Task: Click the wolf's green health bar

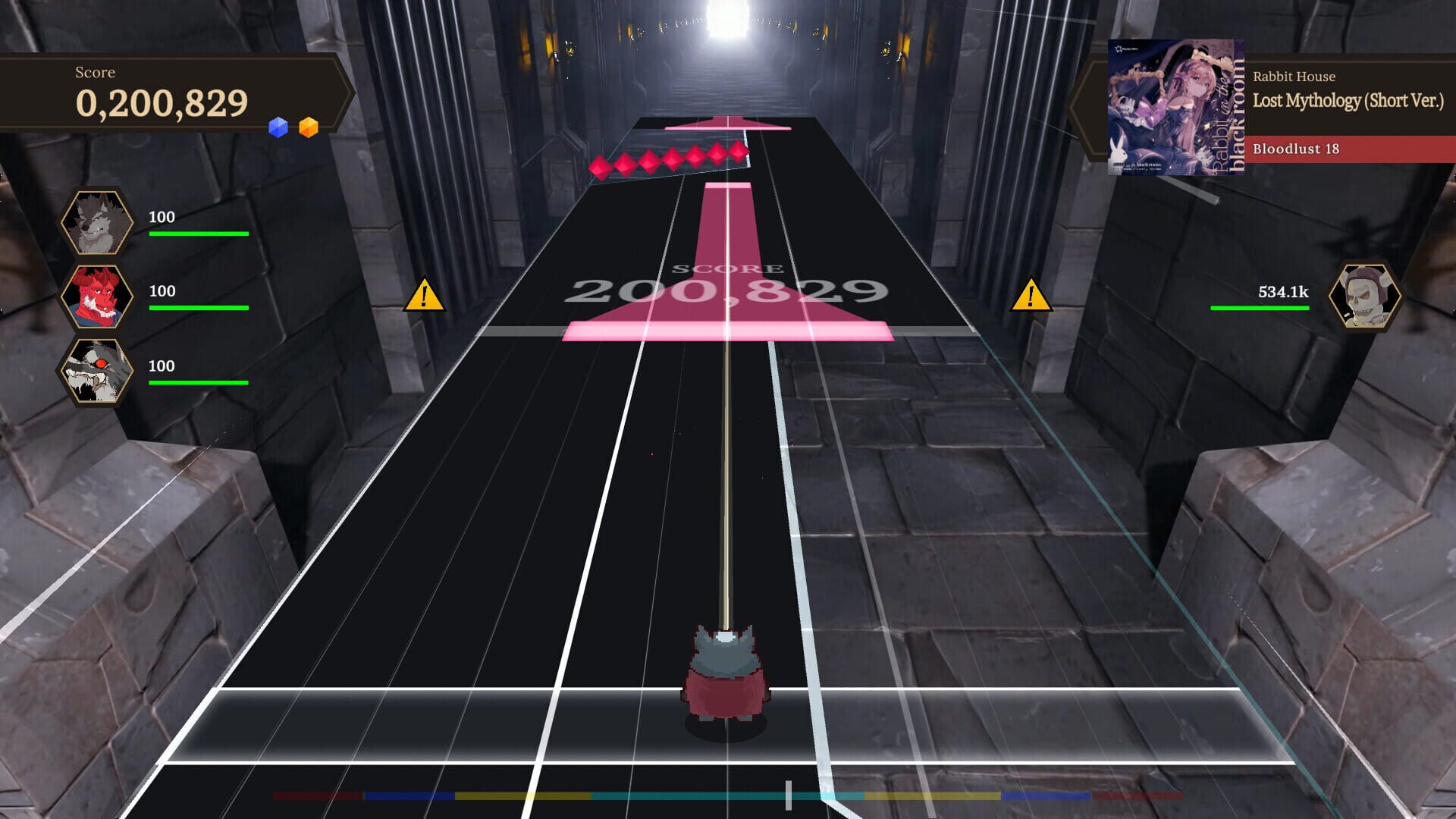Action: (199, 235)
